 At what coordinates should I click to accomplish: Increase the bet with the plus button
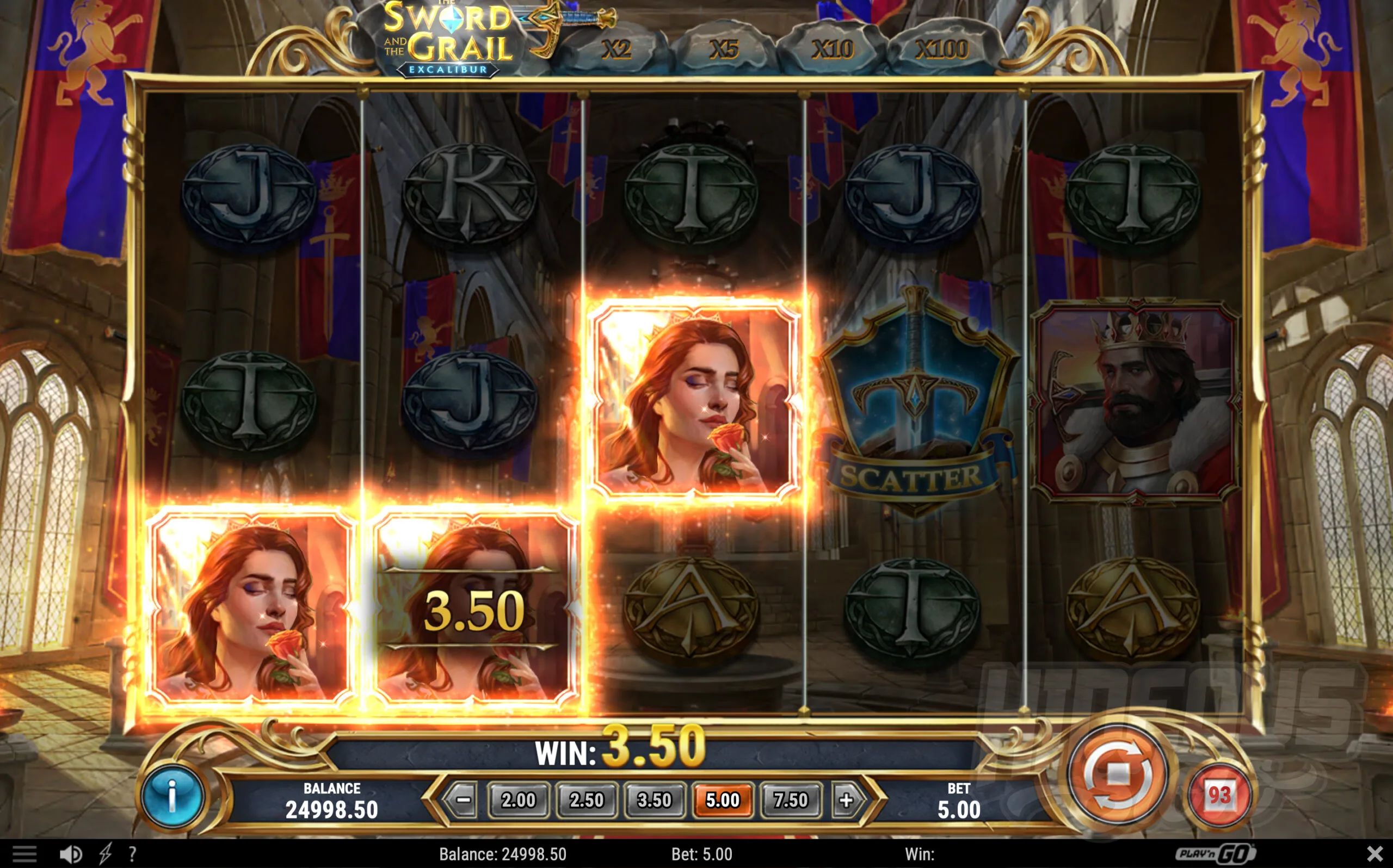tap(846, 799)
